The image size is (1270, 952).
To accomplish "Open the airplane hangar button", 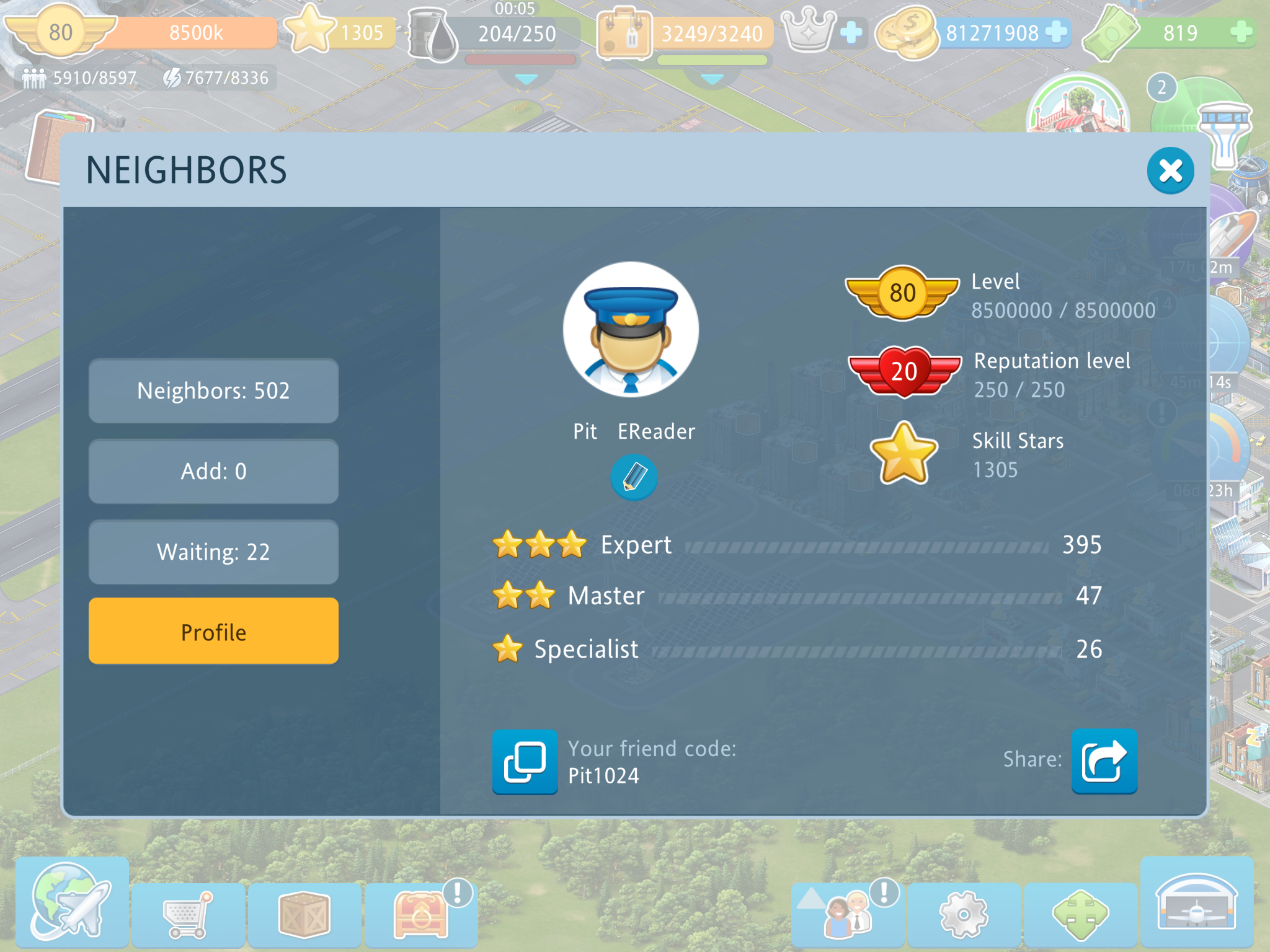I will 1196,902.
